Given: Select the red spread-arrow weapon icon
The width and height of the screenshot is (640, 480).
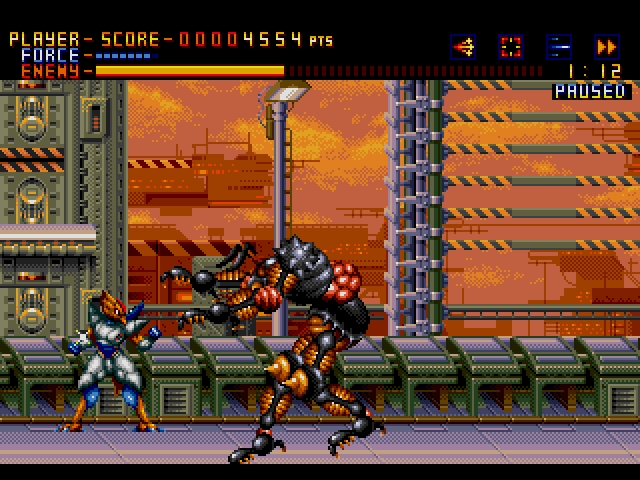Looking at the screenshot, I should (x=463, y=46).
